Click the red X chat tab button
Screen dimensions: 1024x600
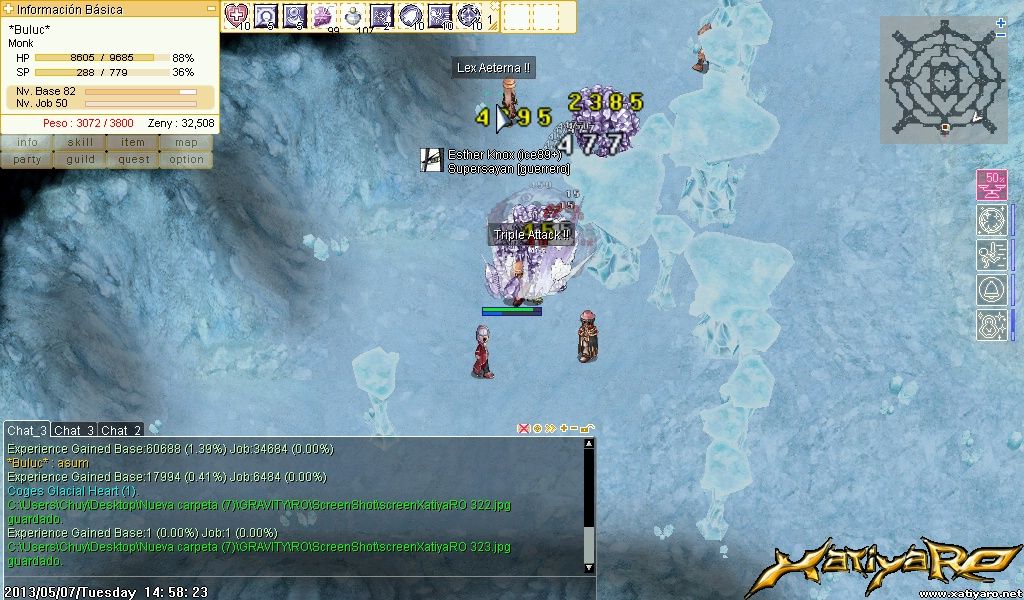523,429
